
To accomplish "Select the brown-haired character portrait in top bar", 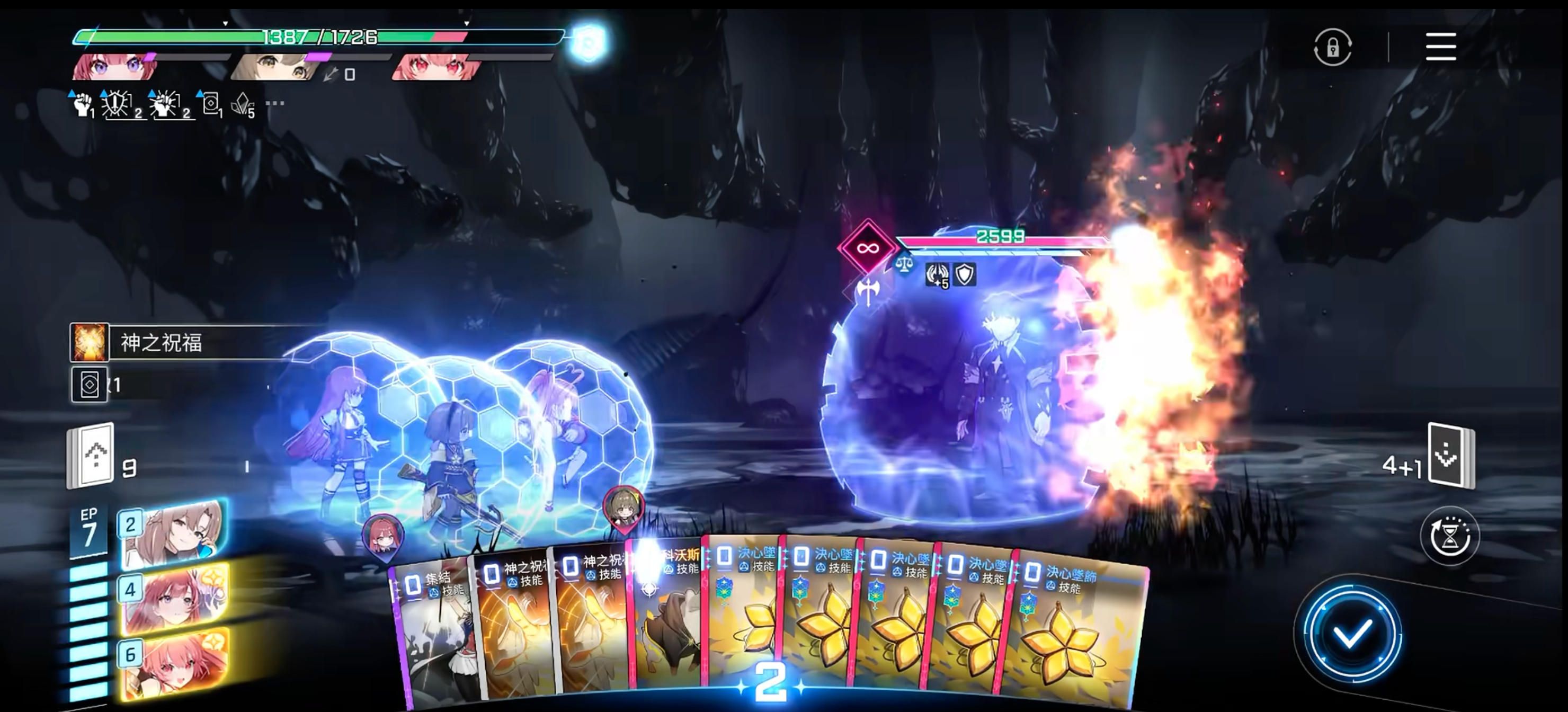I will click(x=275, y=67).
